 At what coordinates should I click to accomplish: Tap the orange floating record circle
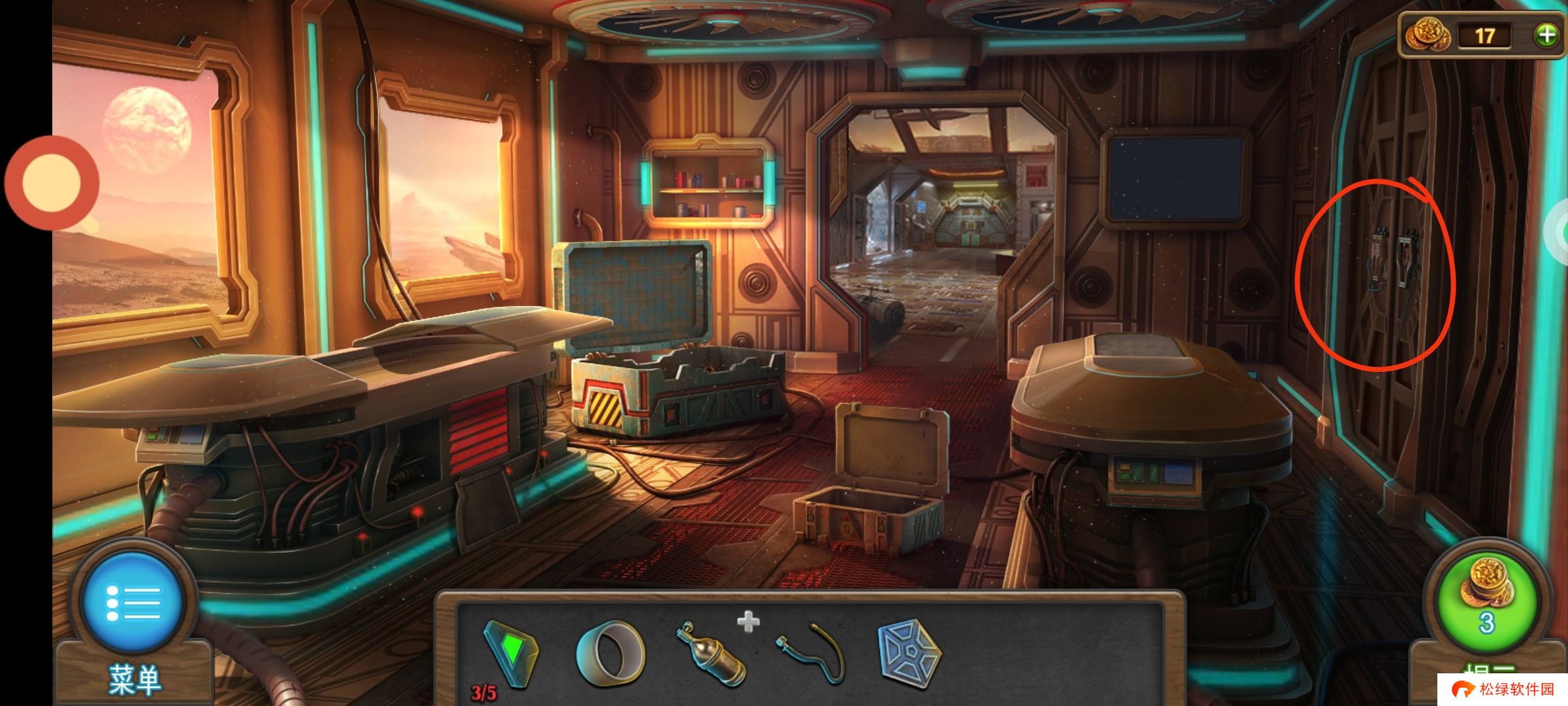point(52,182)
